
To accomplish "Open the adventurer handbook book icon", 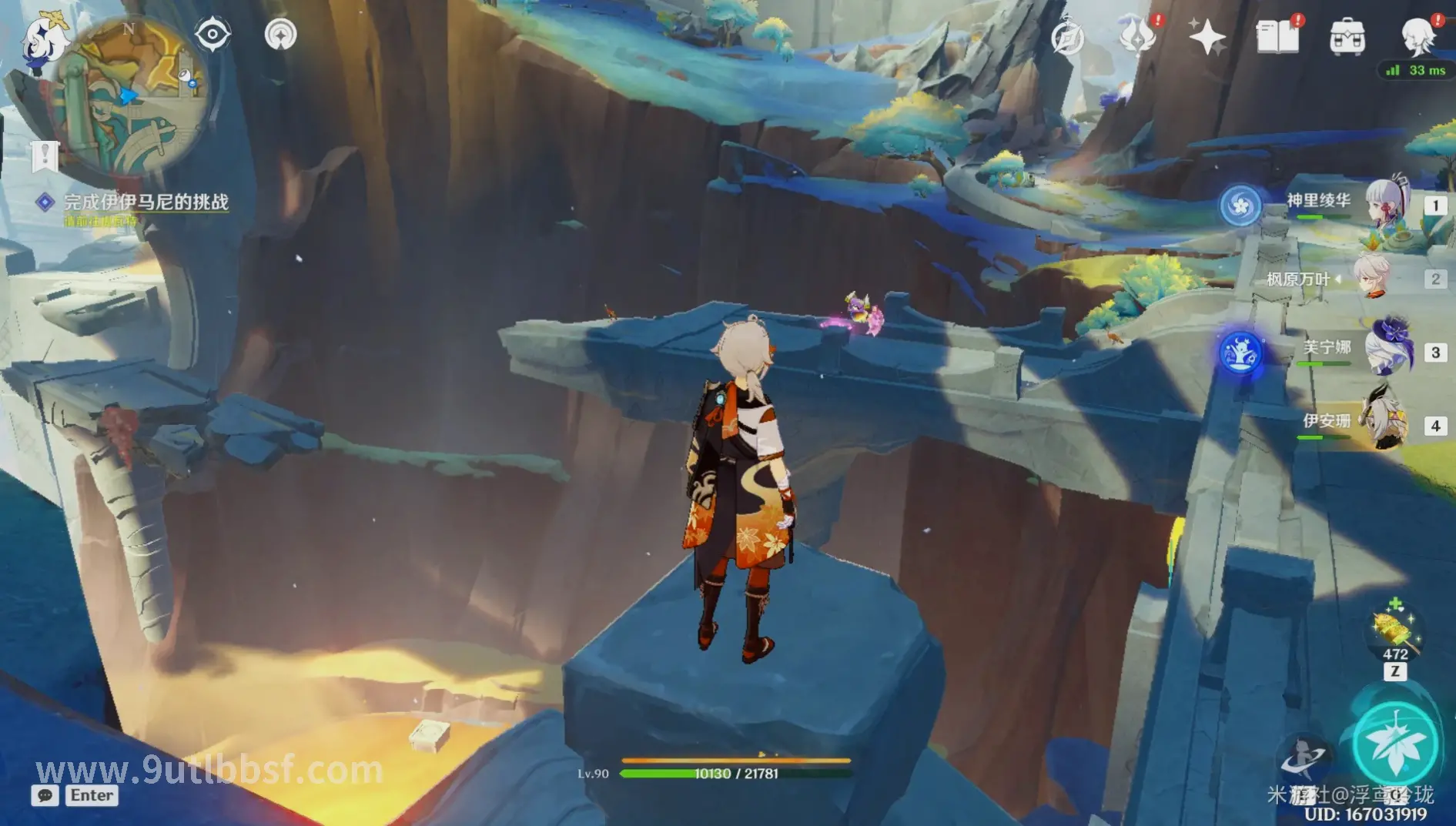I will tap(1277, 36).
